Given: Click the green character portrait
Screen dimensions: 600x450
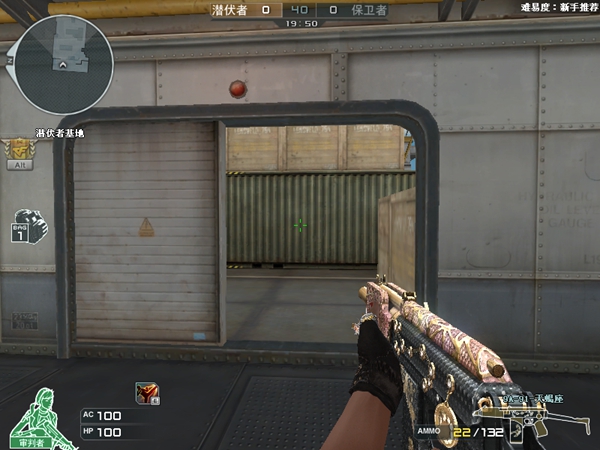Looking at the screenshot, I should 40,417.
